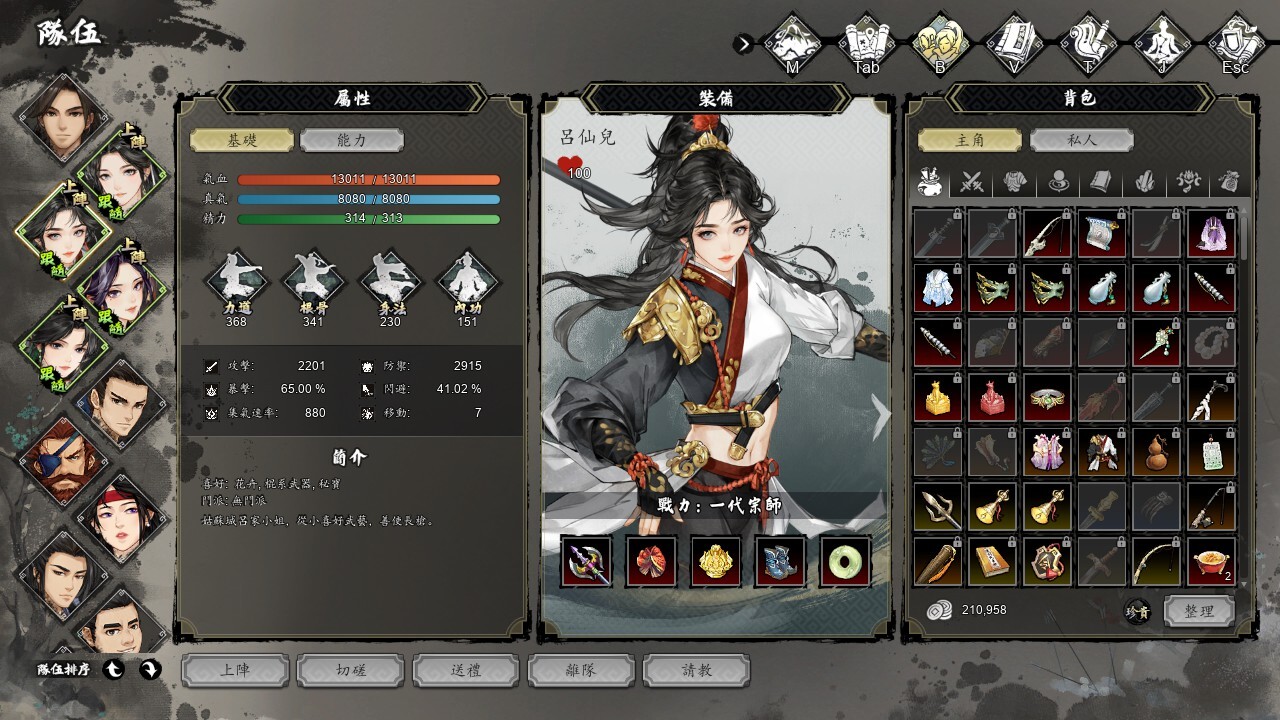Select the 離隊 leave-party button
Screen dimensions: 1280x720
(581, 670)
